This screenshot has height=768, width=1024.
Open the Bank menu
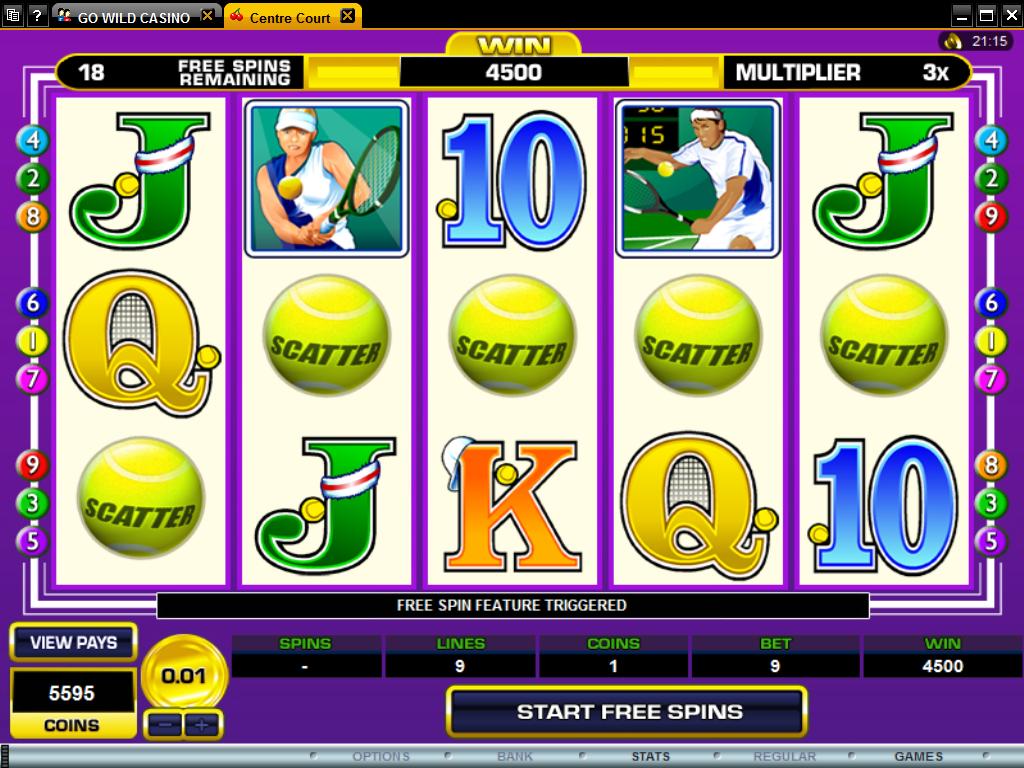[515, 757]
